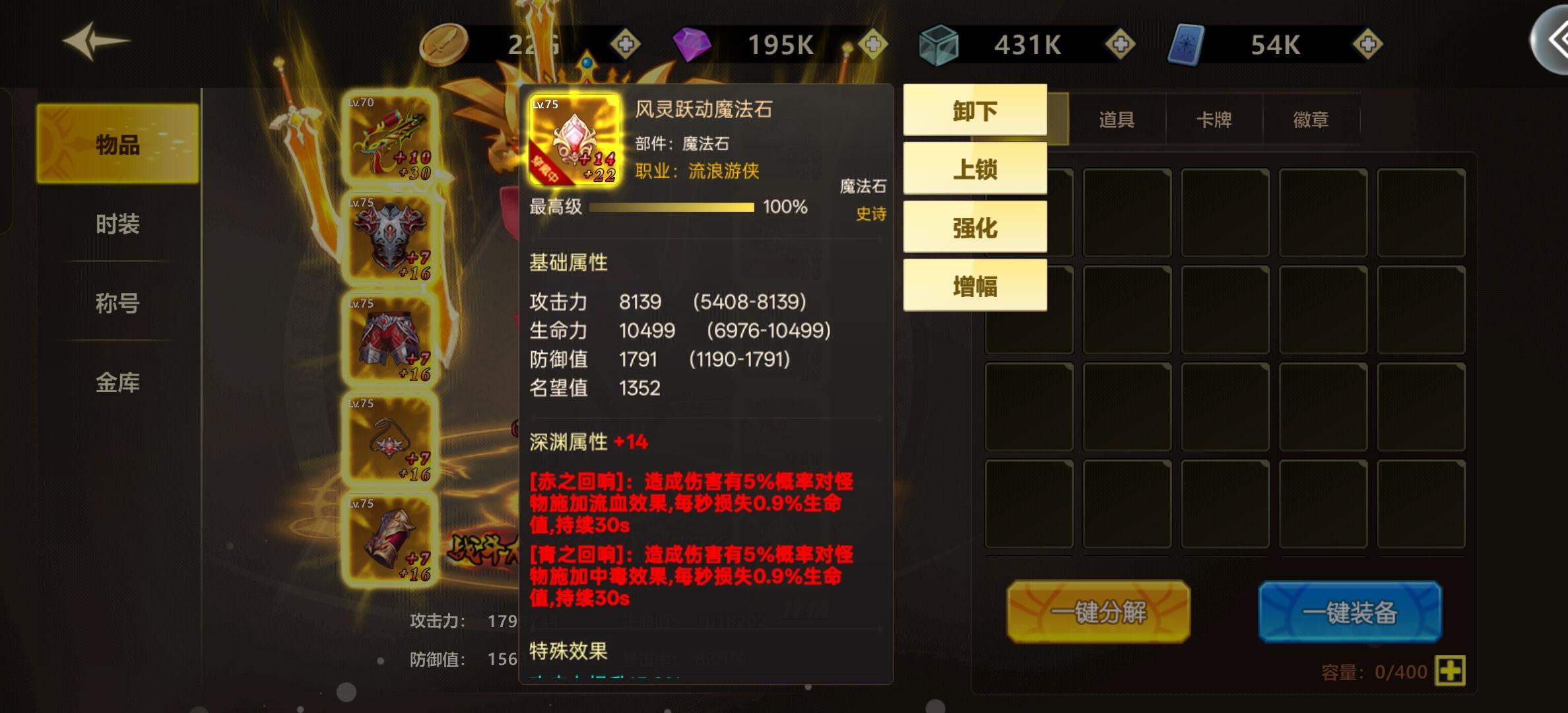Toggle the 上锁 lock option
The height and width of the screenshot is (713, 1568).
pos(975,168)
